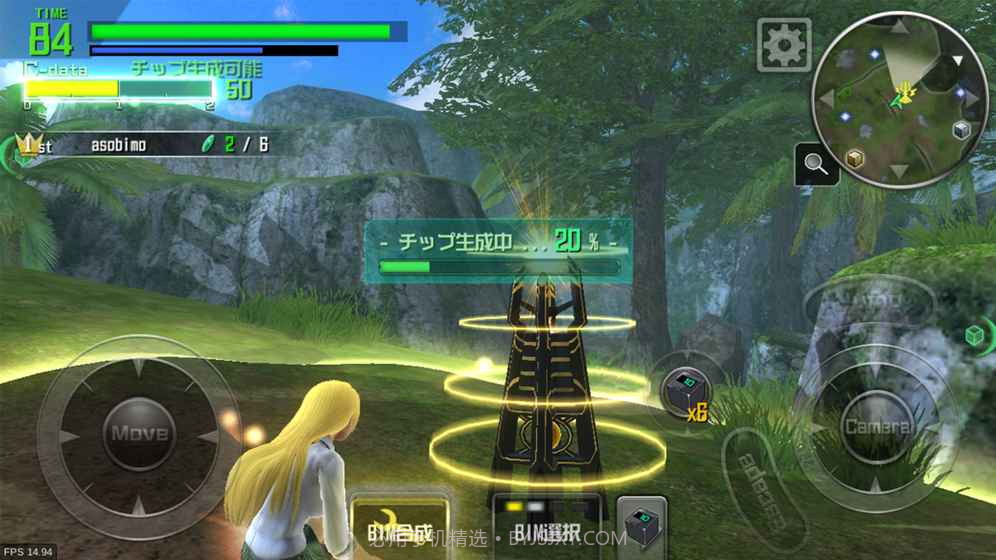Activate the yellow crescent synthesis button
Screen dimensions: 996x560
[x=398, y=527]
